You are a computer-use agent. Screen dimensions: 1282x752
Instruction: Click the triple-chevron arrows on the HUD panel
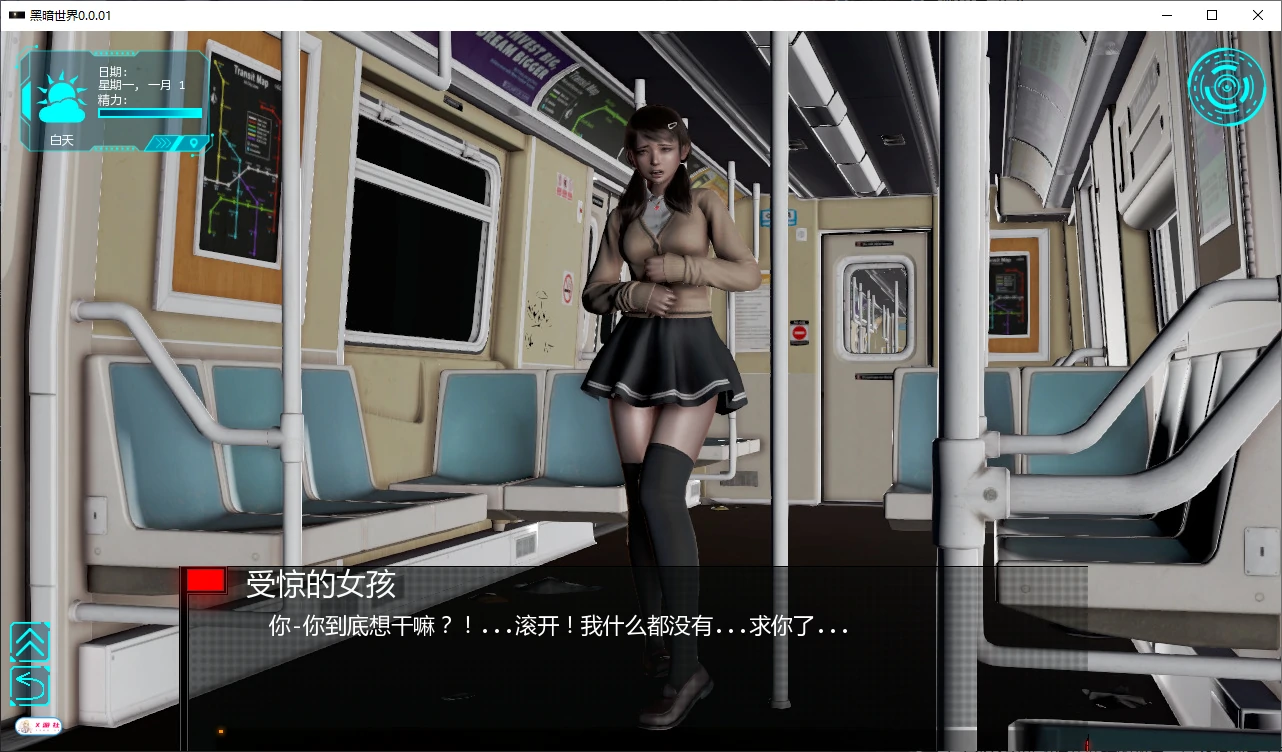(163, 142)
